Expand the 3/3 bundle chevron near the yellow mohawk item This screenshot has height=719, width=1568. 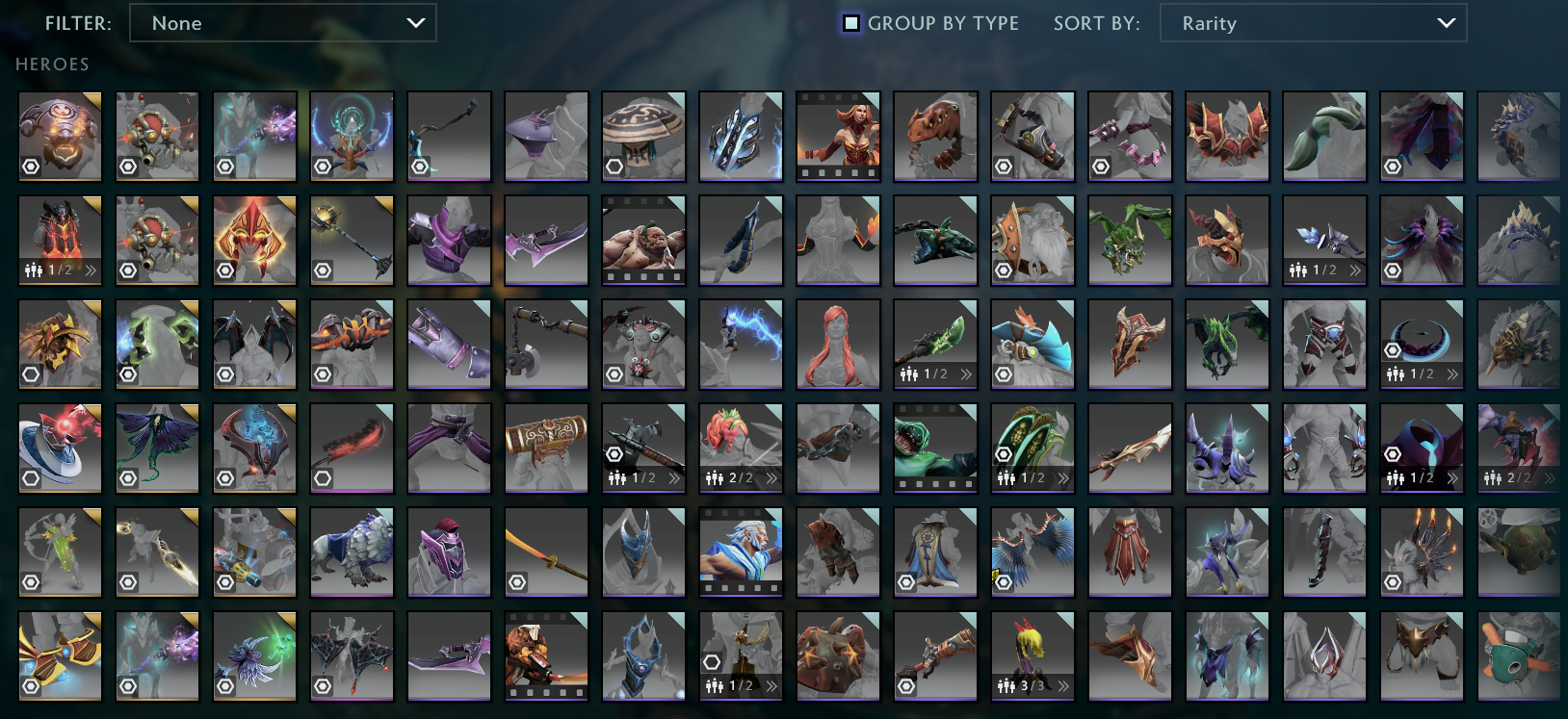coord(1062,687)
